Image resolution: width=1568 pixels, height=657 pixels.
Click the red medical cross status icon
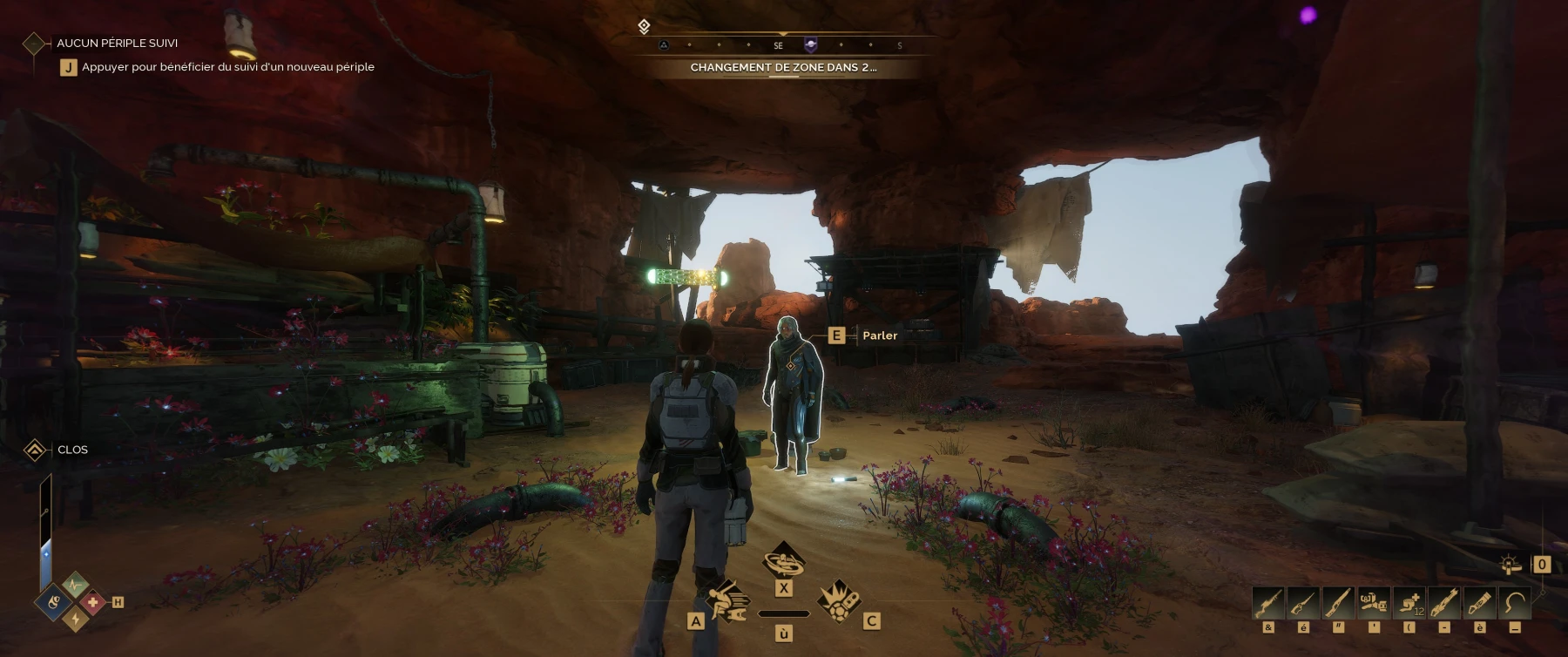93,601
